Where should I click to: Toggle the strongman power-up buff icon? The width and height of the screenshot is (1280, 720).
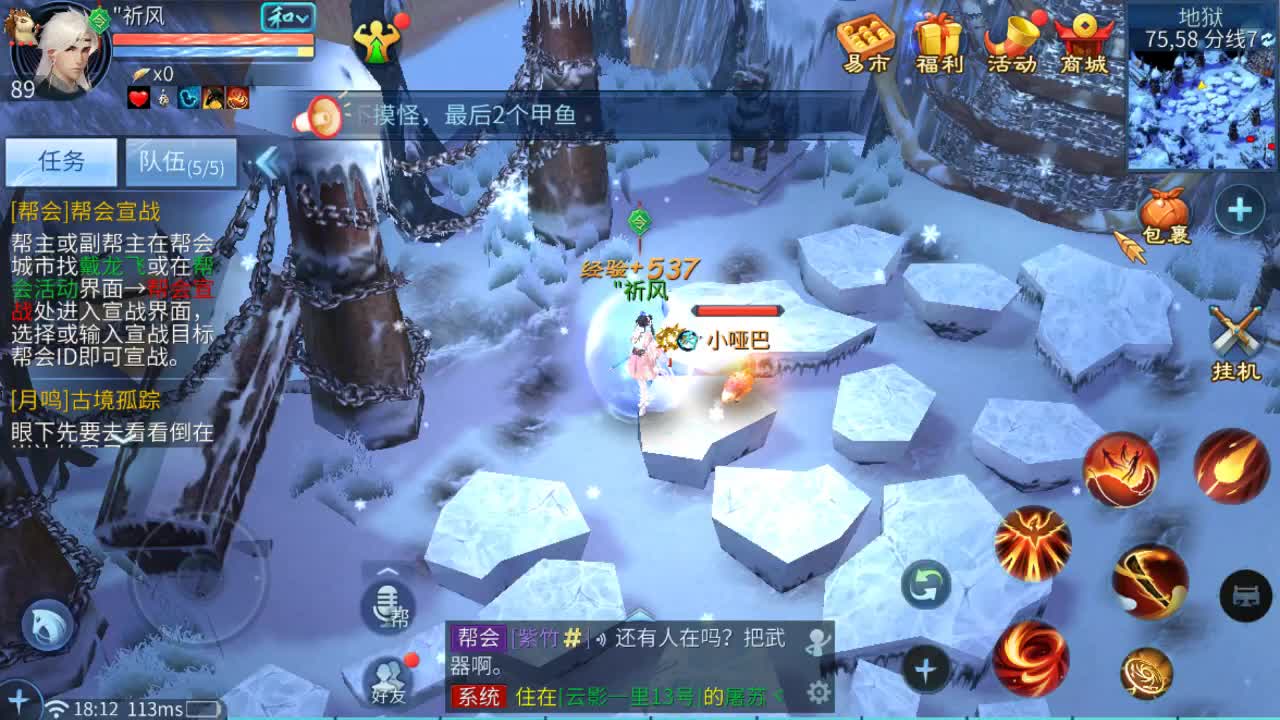[375, 40]
